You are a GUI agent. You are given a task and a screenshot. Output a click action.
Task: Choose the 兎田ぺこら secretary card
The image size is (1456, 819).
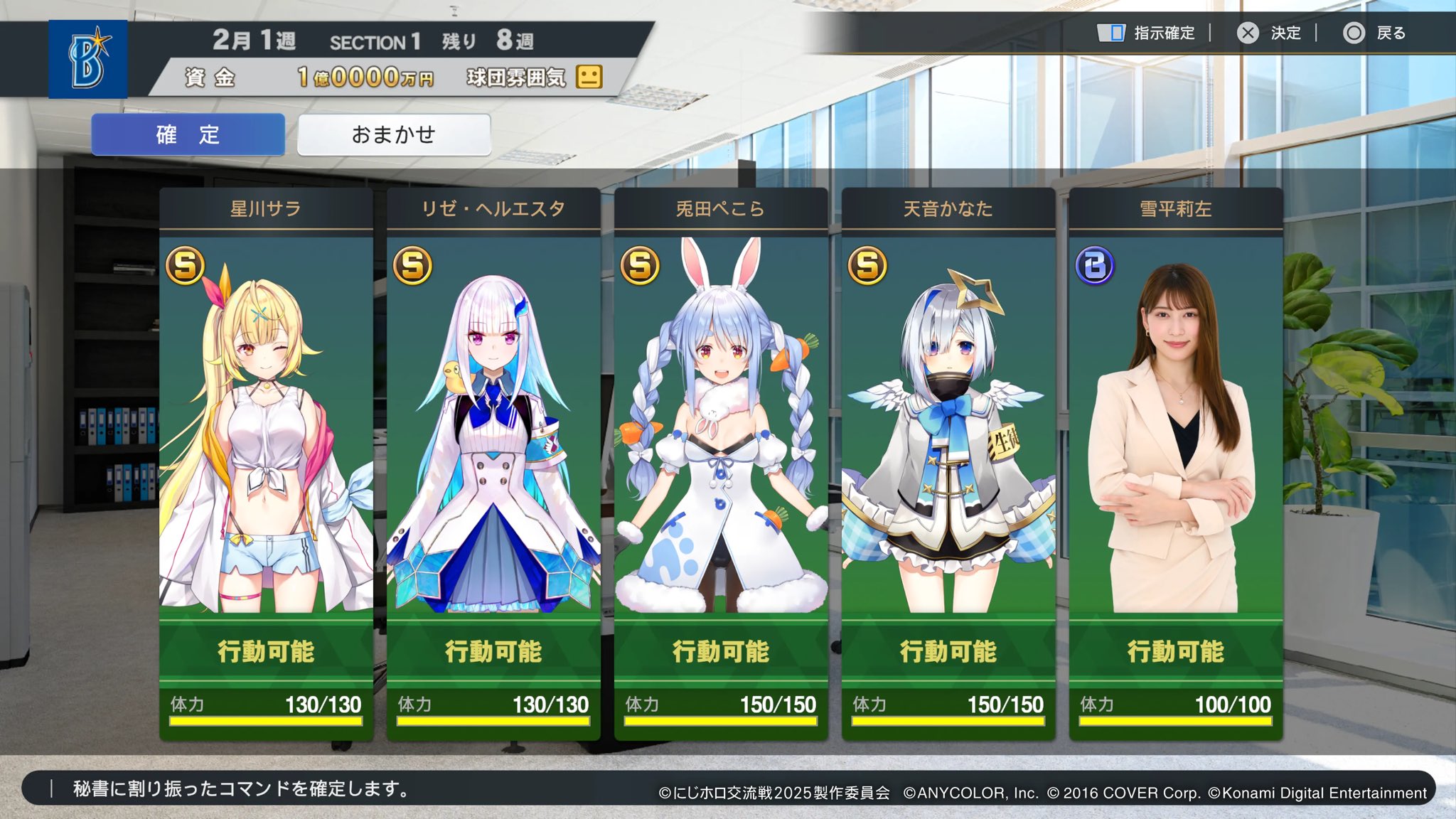(x=721, y=462)
